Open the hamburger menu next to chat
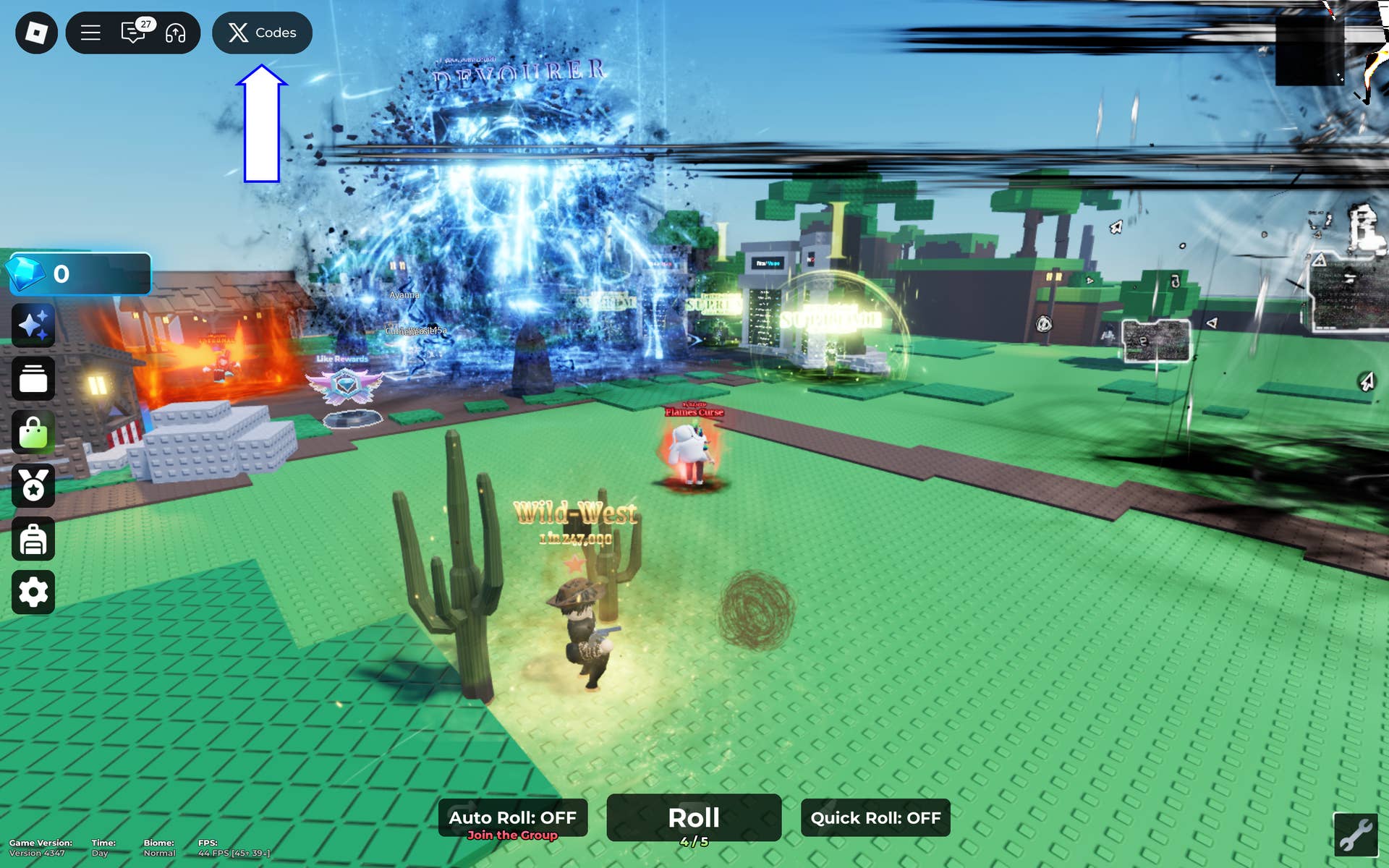 tap(90, 33)
